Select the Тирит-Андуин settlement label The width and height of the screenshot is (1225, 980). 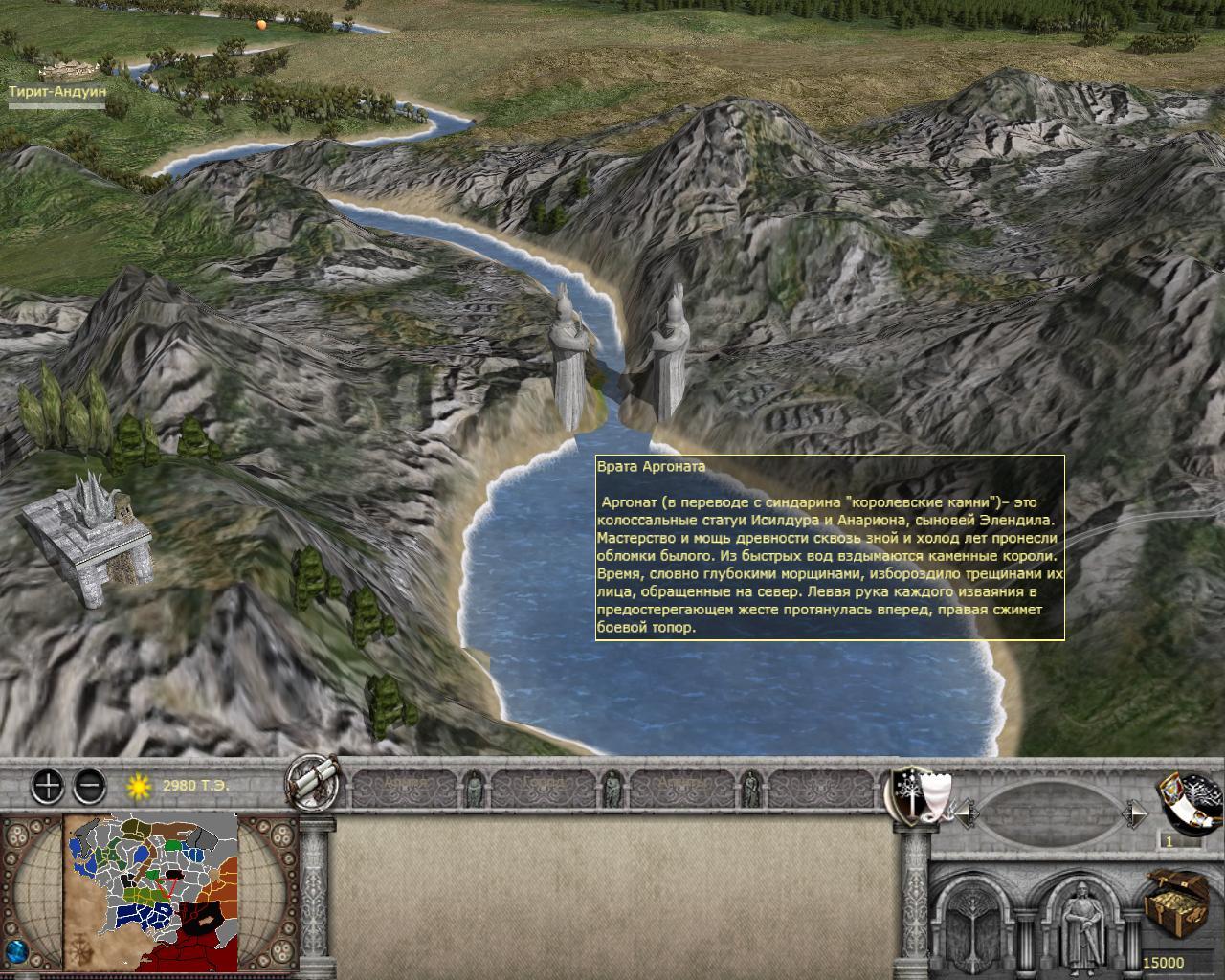[56, 93]
